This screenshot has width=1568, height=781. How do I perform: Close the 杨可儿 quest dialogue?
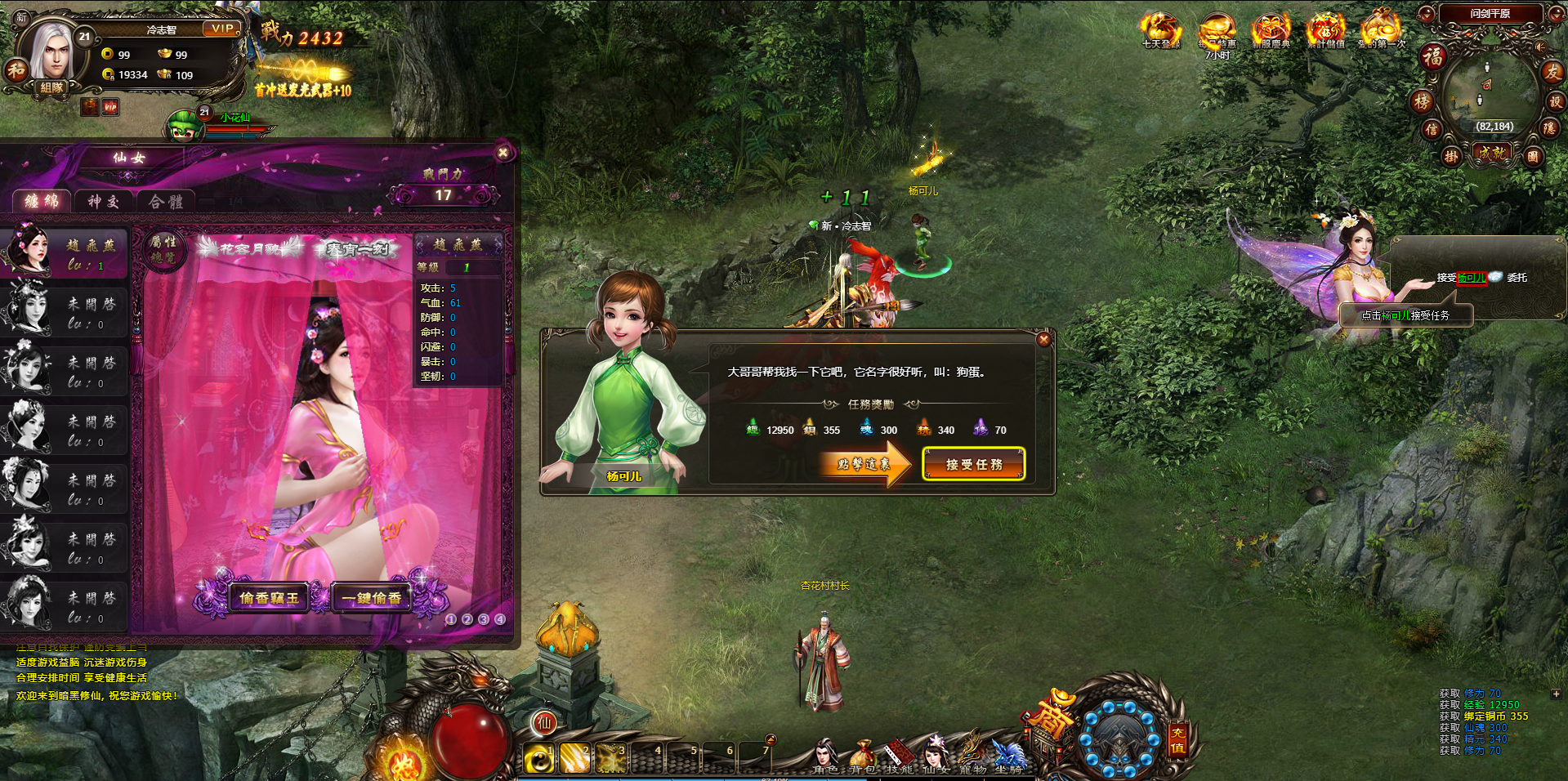1043,340
